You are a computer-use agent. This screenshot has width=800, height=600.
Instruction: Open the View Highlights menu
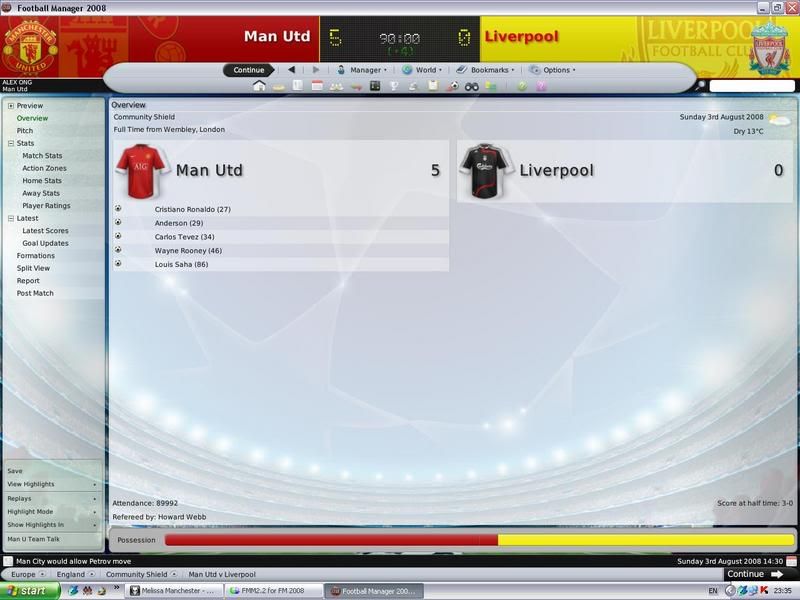pos(31,484)
